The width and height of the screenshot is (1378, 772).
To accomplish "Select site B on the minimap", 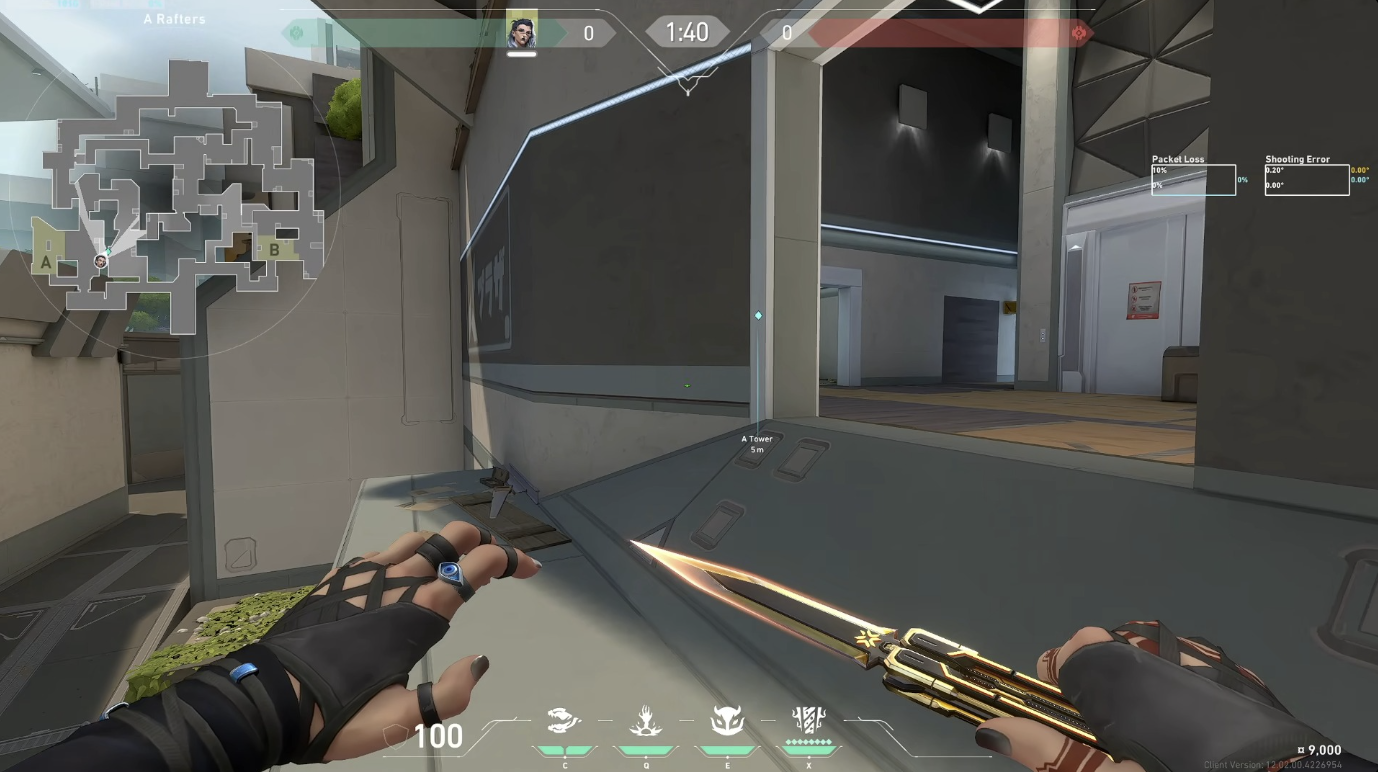I will (274, 249).
